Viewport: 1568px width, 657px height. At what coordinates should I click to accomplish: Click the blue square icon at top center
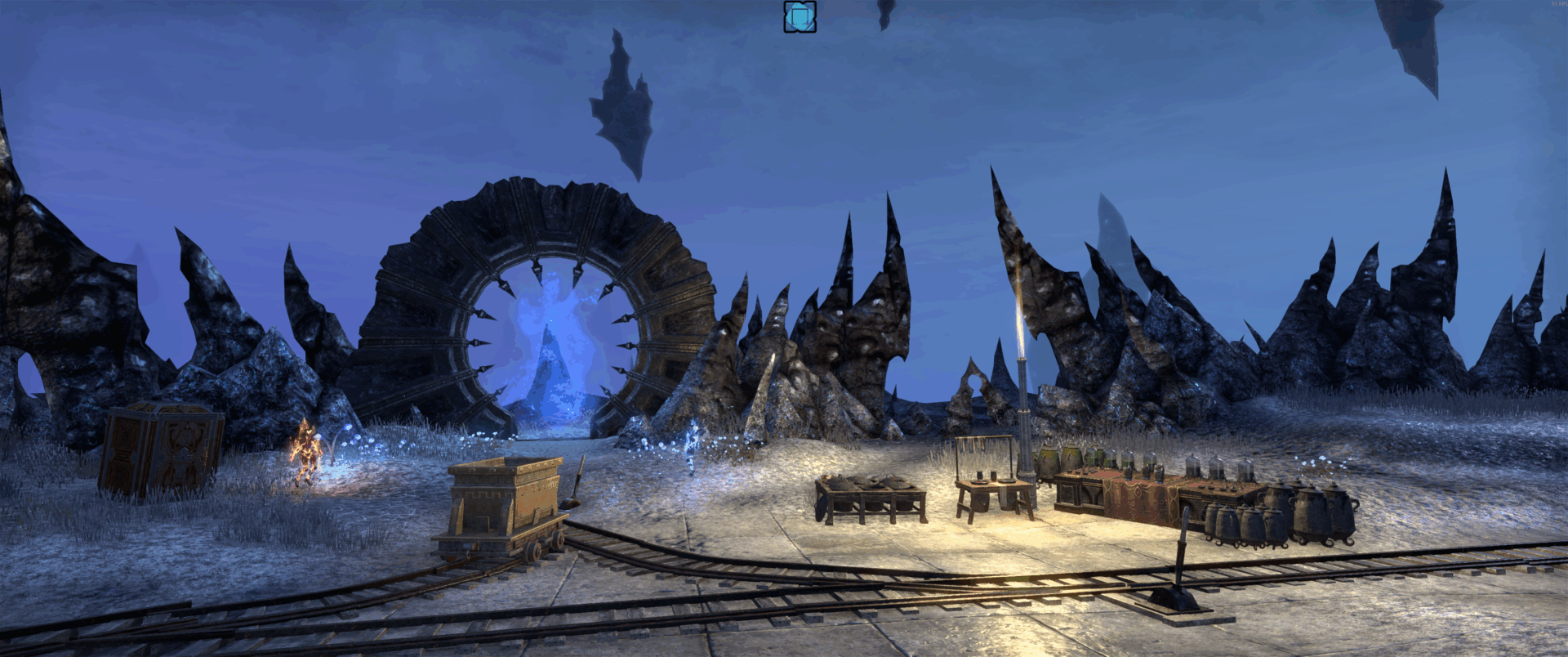800,17
